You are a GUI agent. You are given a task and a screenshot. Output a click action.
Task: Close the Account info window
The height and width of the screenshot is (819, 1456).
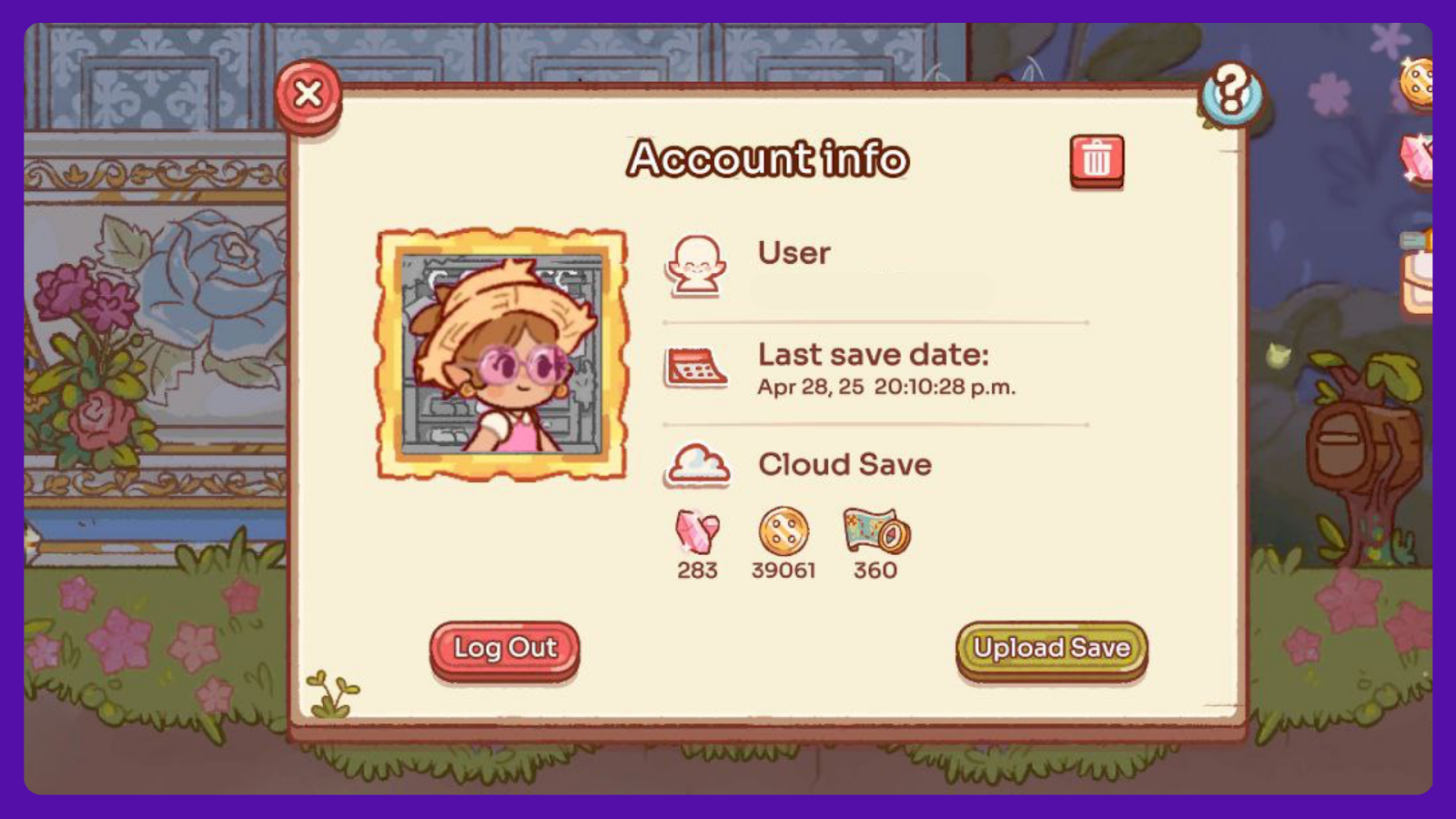(x=308, y=95)
